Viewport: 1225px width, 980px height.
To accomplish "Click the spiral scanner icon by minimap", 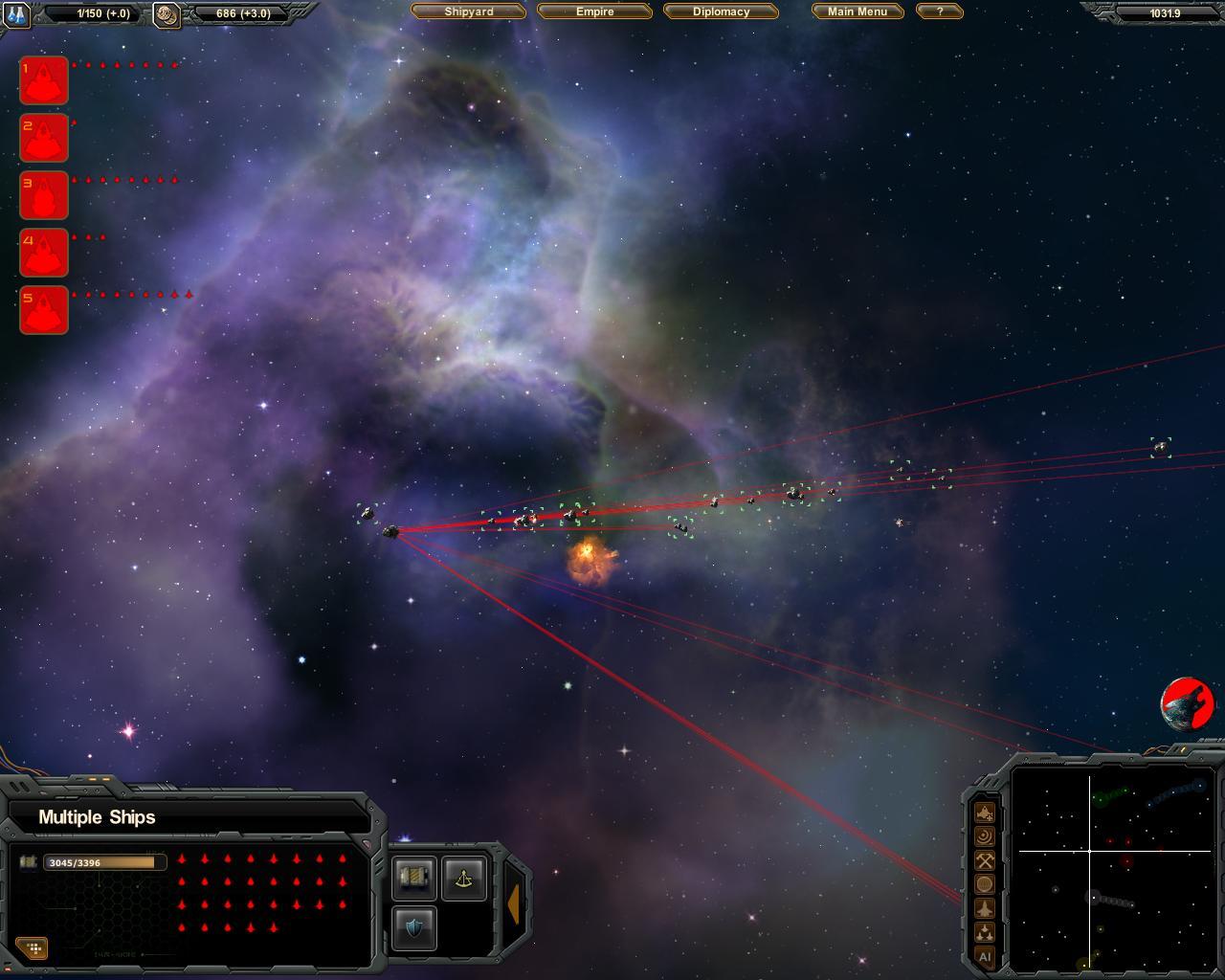I will tap(985, 836).
